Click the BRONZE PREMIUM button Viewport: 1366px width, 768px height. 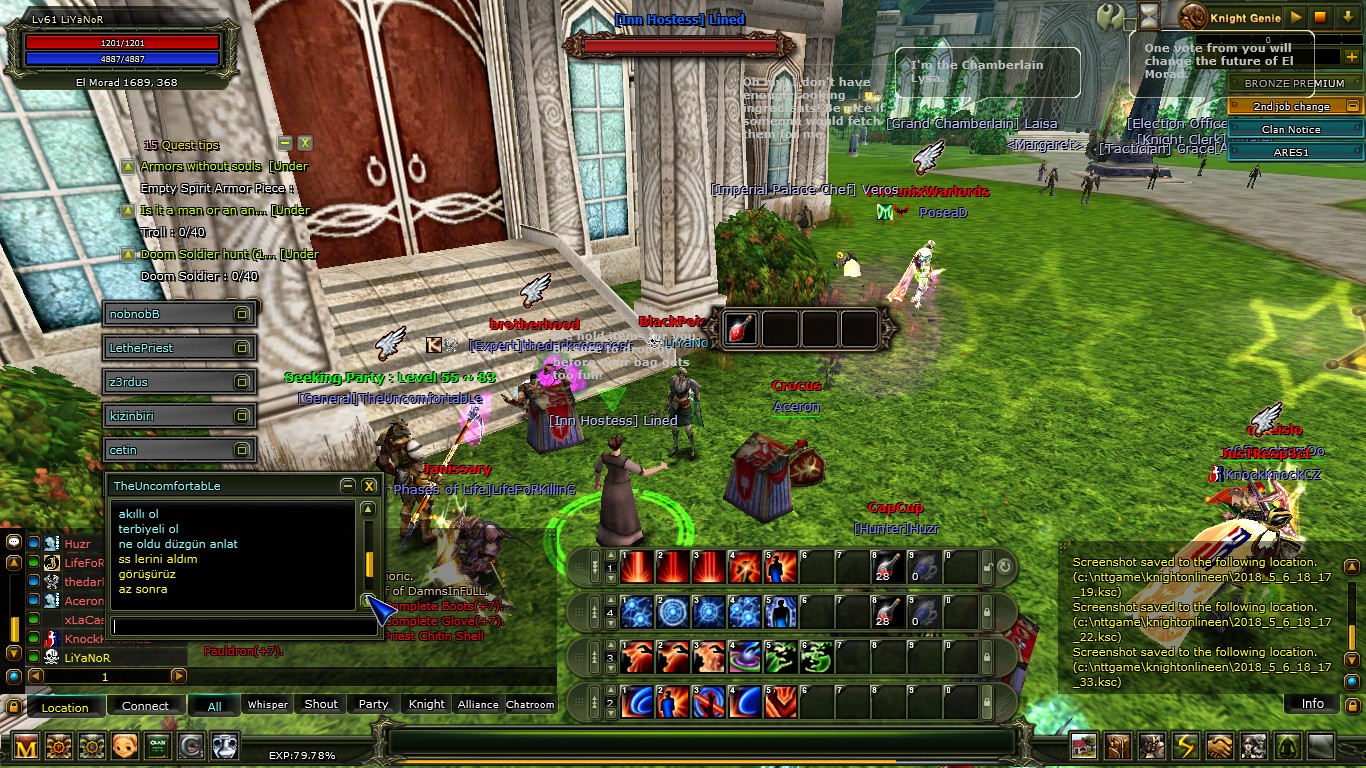1294,84
